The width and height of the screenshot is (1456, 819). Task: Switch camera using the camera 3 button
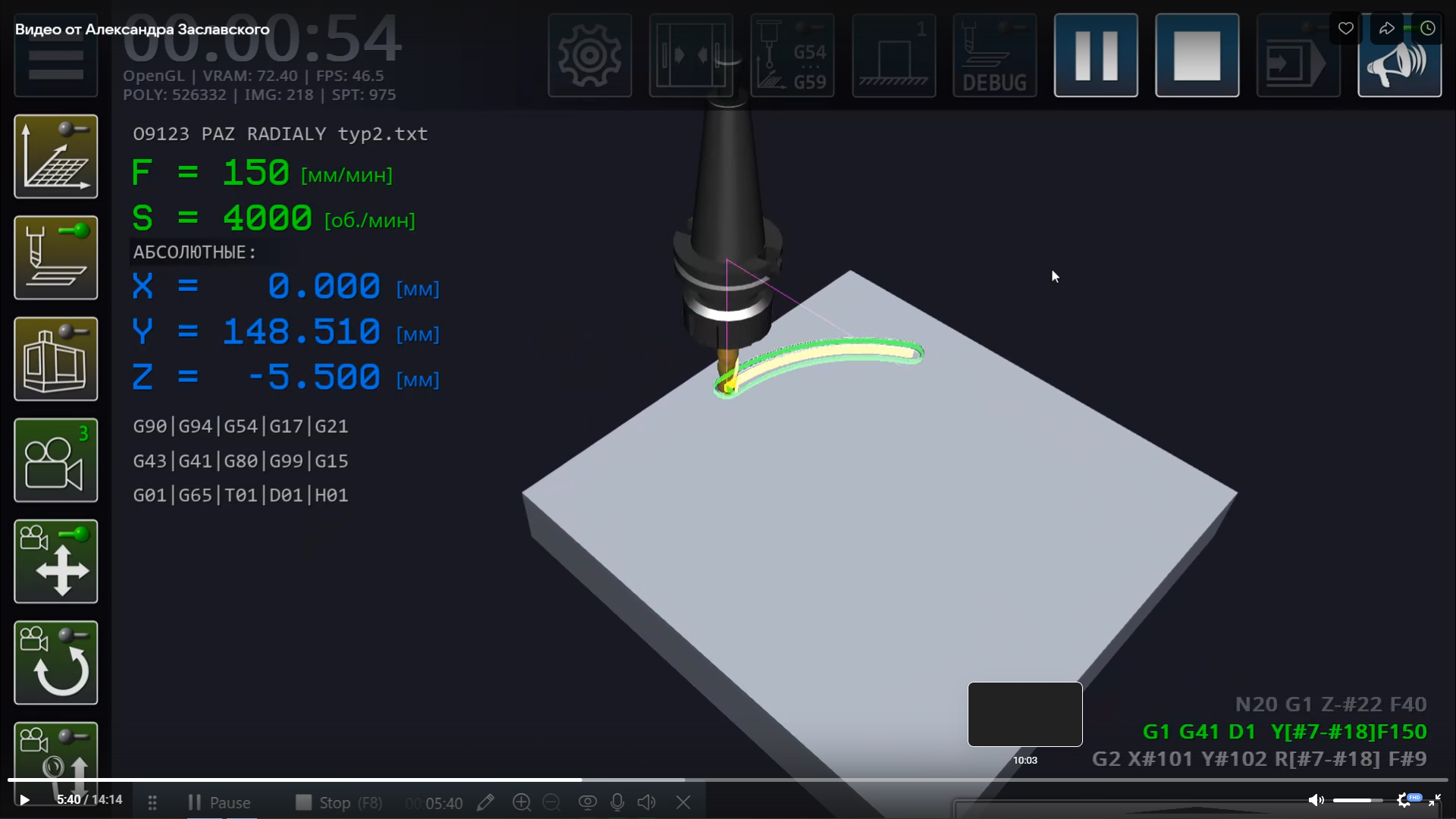55,460
